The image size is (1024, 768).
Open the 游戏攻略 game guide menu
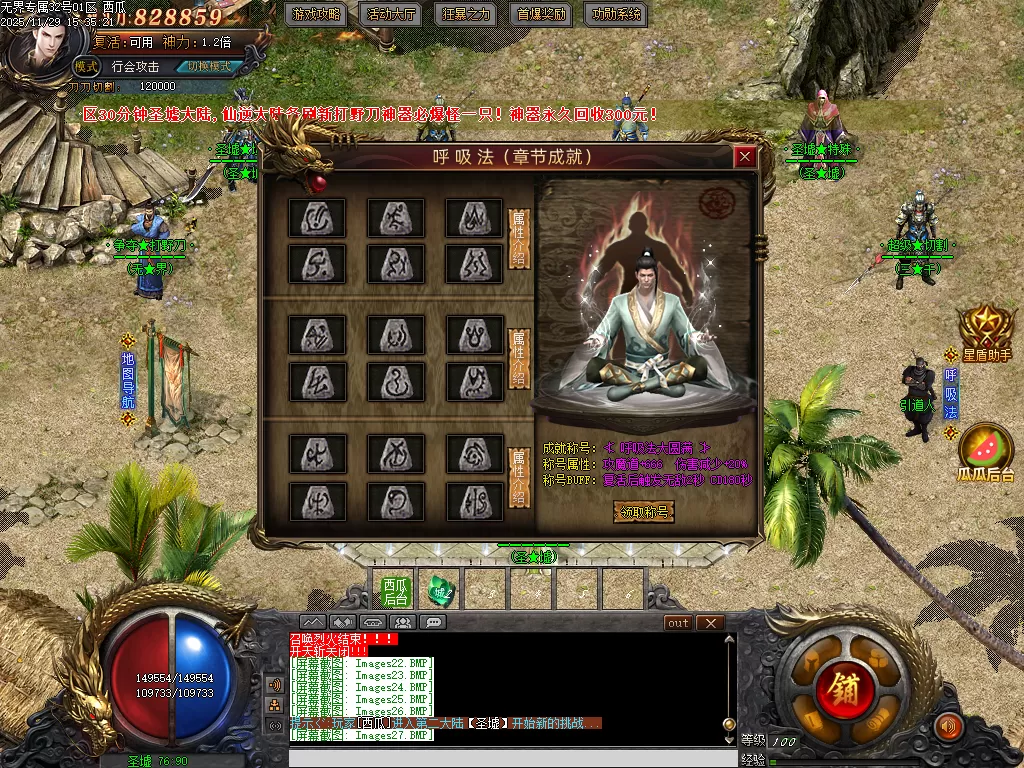tap(315, 15)
